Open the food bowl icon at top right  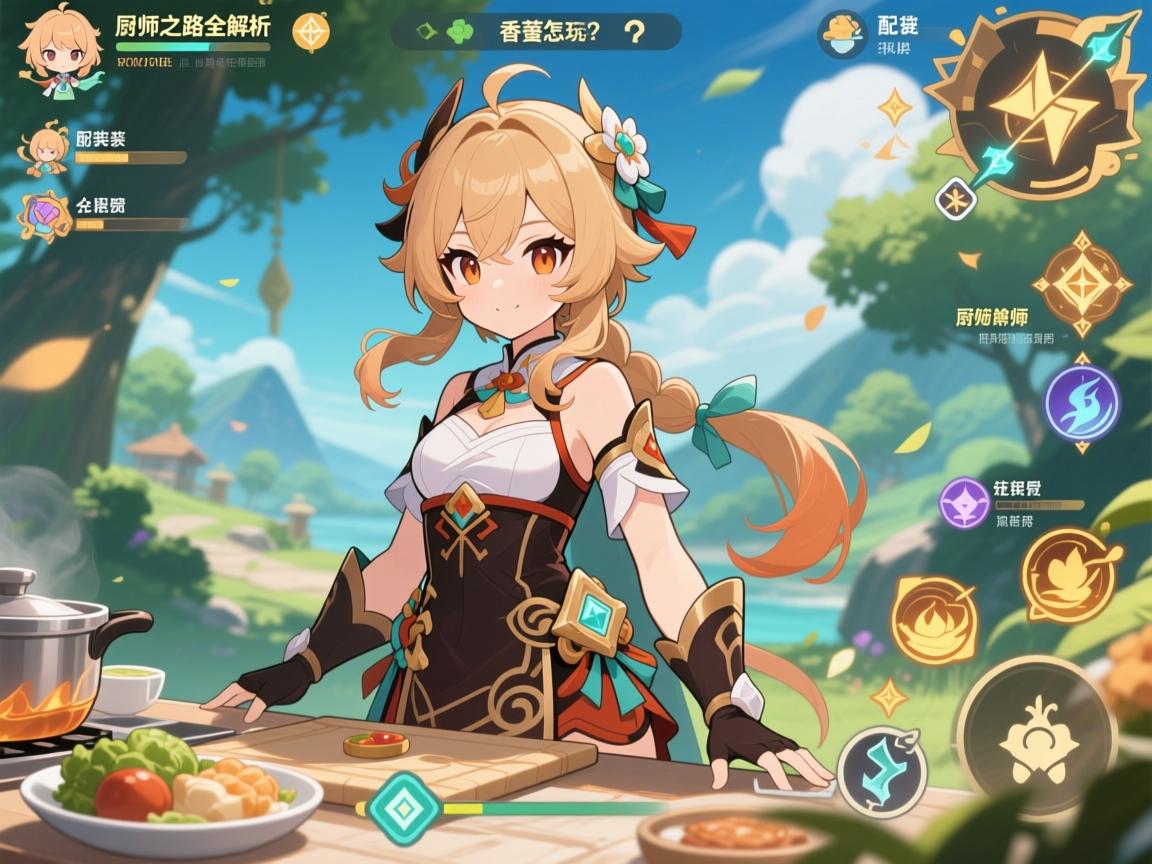pos(842,34)
